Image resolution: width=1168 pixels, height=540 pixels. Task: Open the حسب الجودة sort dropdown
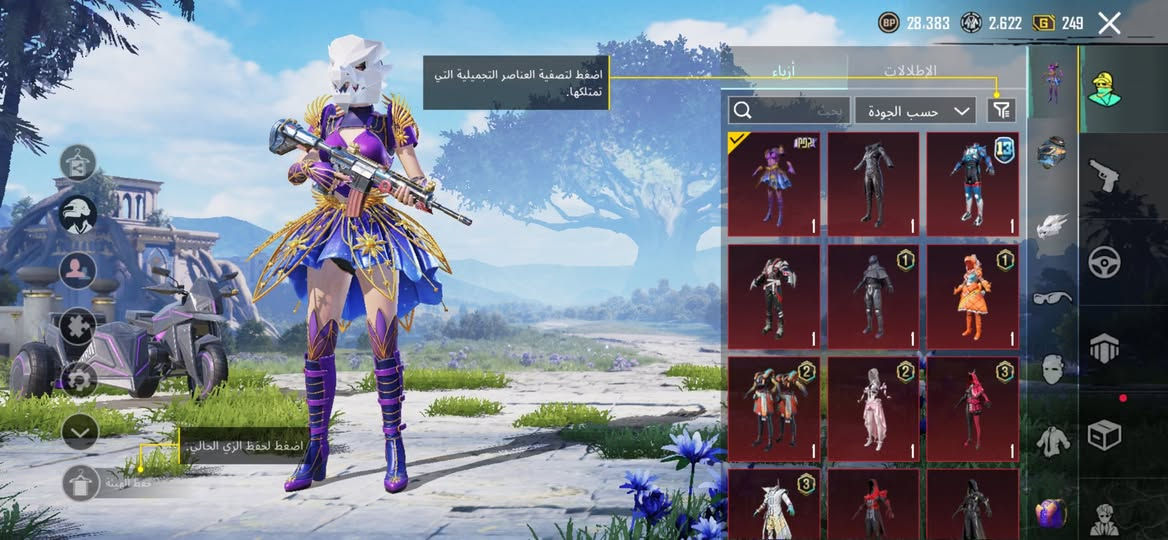point(915,110)
